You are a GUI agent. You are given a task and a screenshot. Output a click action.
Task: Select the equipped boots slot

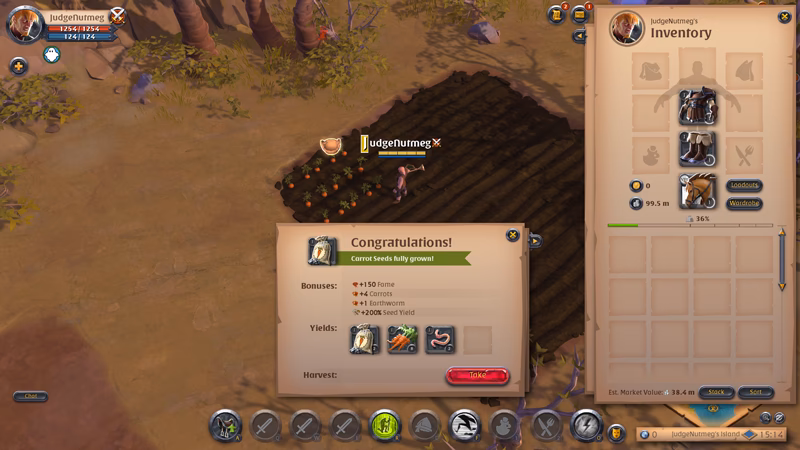(697, 148)
